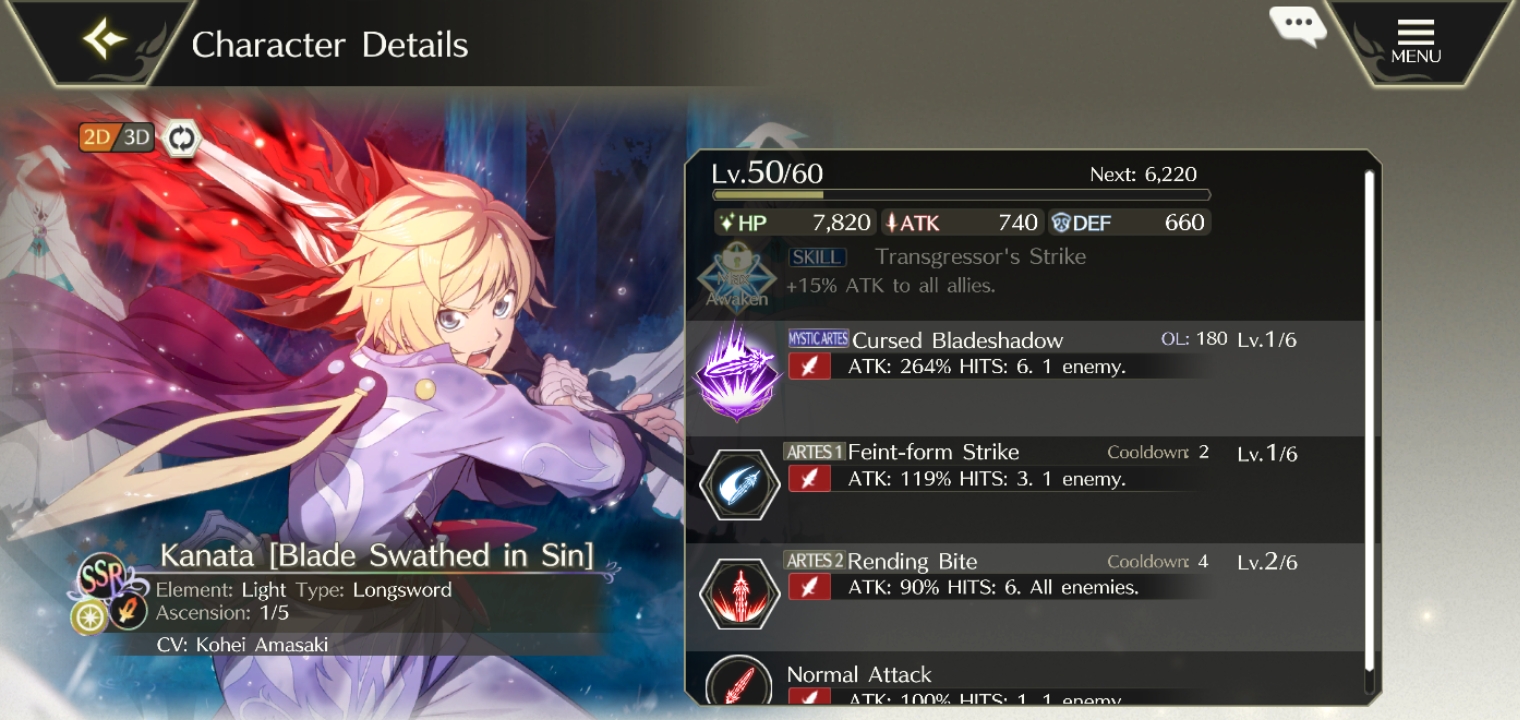Open the chat speech bubble

[1298, 24]
